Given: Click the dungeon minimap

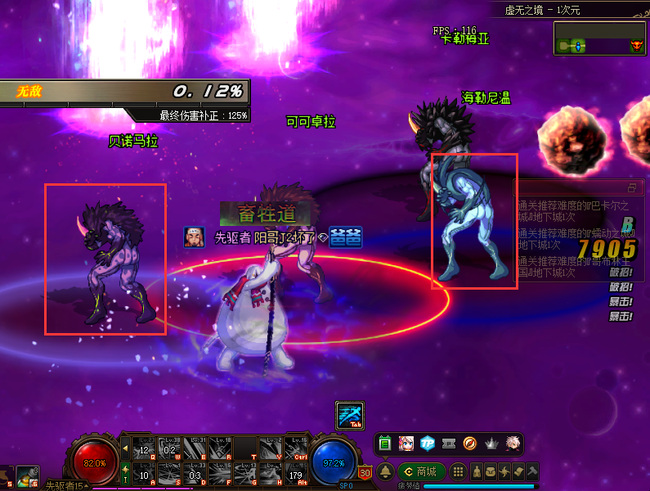Looking at the screenshot, I should point(599,40).
